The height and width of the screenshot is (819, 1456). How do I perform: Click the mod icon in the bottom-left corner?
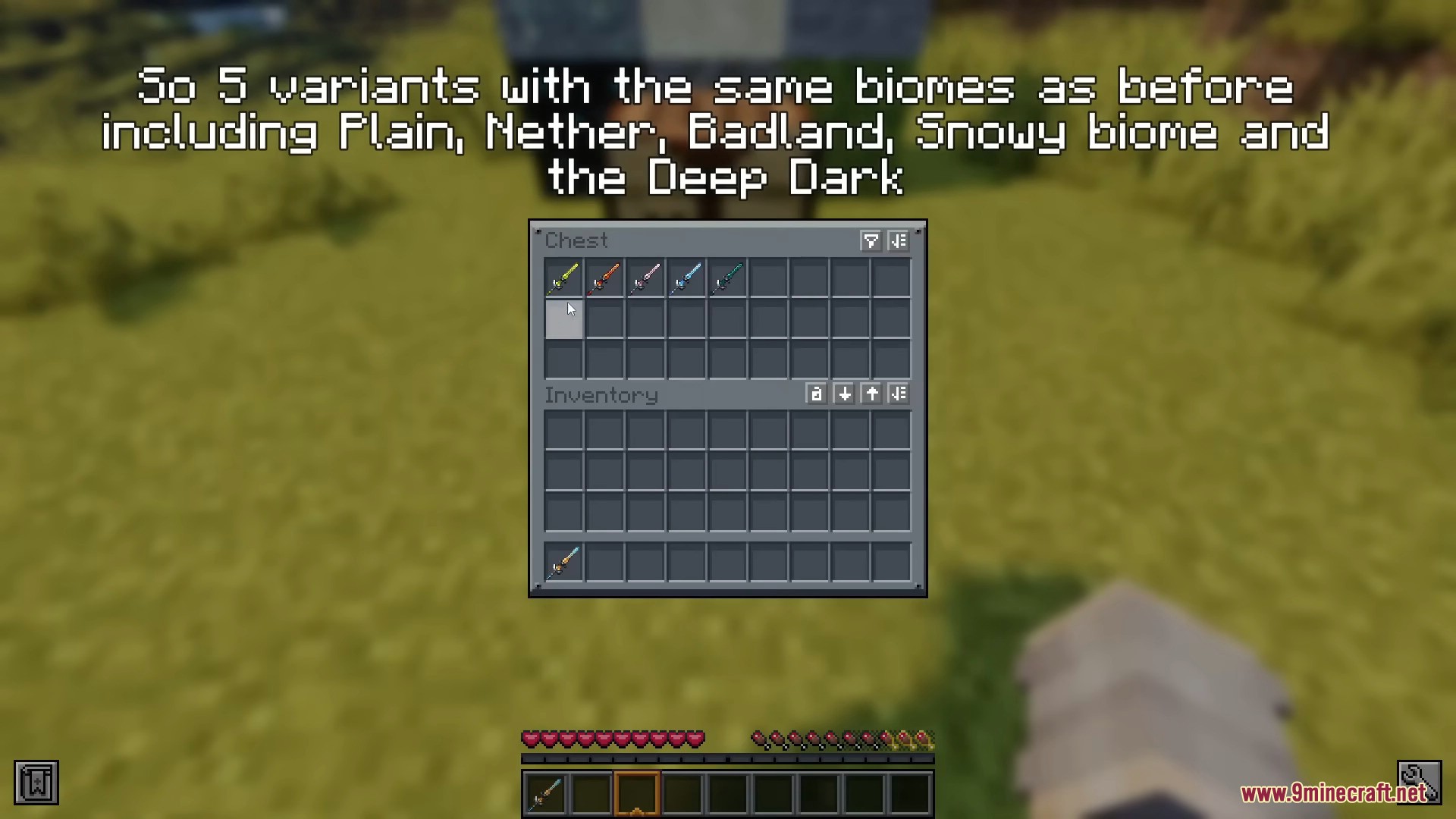(38, 781)
